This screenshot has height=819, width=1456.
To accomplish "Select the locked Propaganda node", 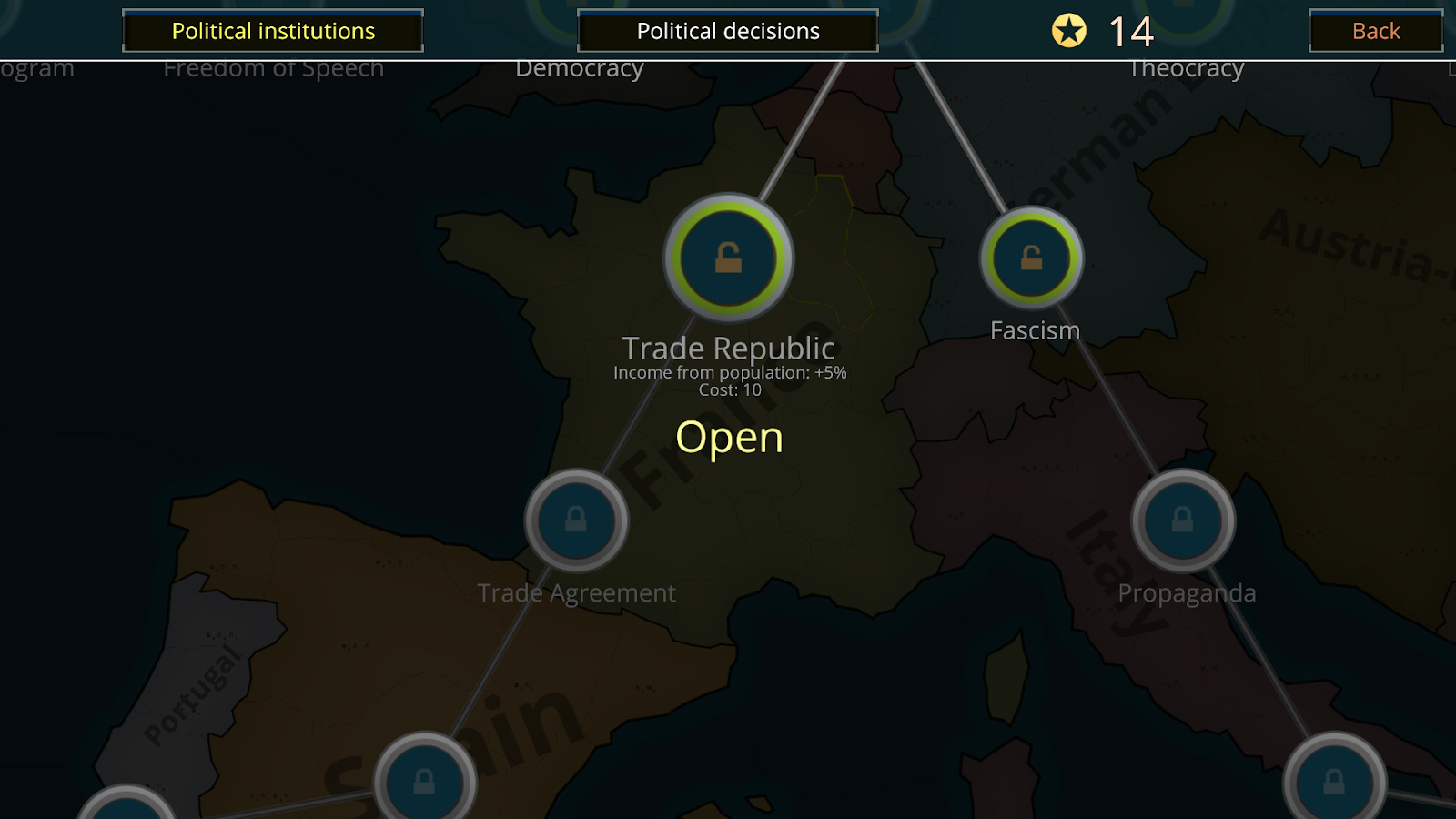I will tap(1183, 522).
